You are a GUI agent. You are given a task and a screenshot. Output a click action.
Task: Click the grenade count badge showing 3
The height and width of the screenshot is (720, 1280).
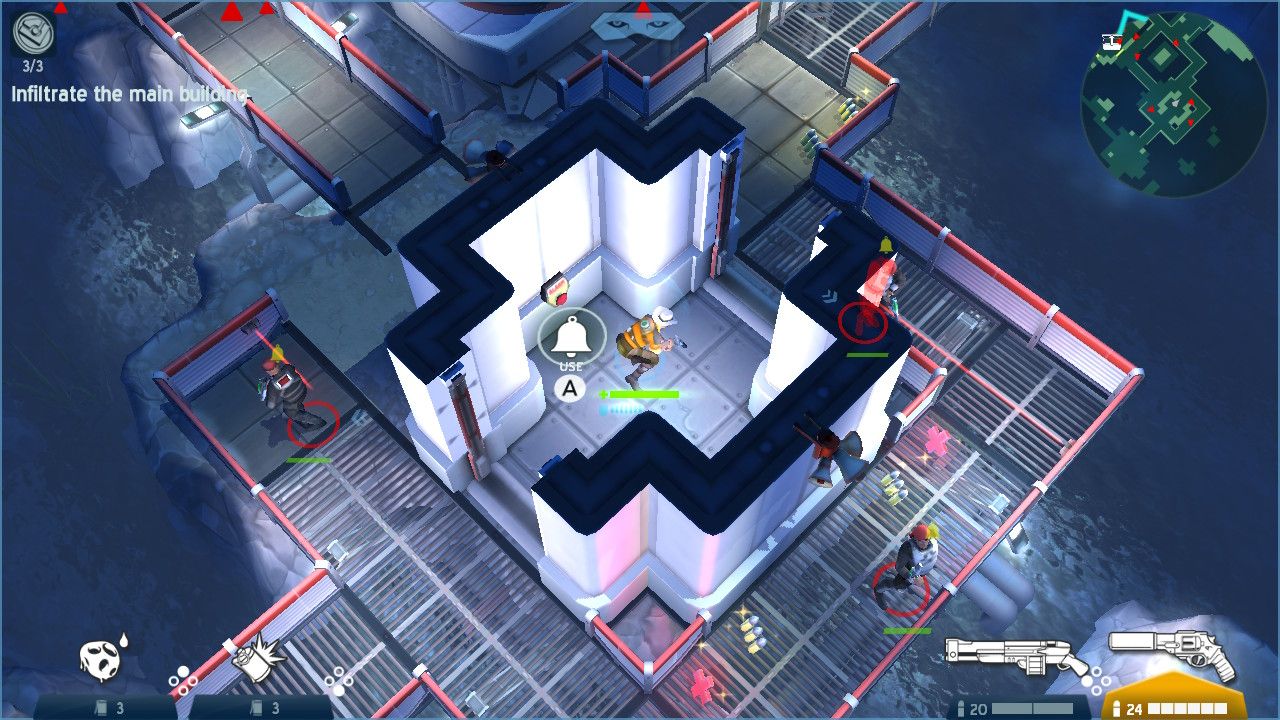tap(110, 707)
